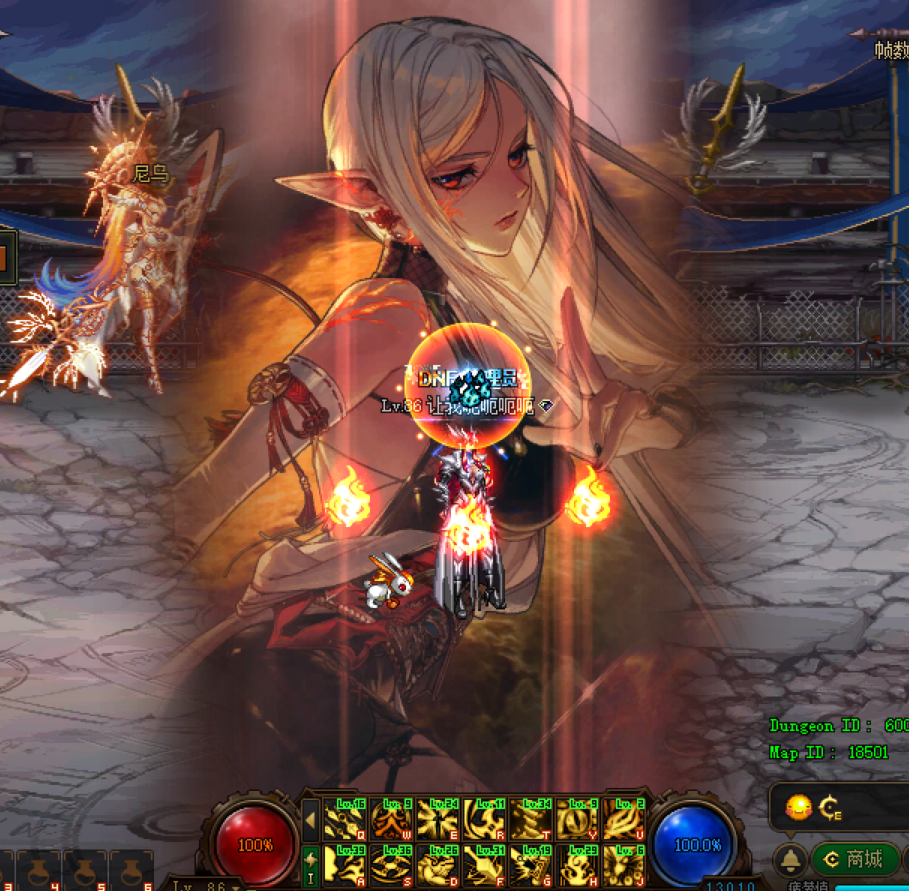Cast the Lv.39 skill on A

pos(345,865)
